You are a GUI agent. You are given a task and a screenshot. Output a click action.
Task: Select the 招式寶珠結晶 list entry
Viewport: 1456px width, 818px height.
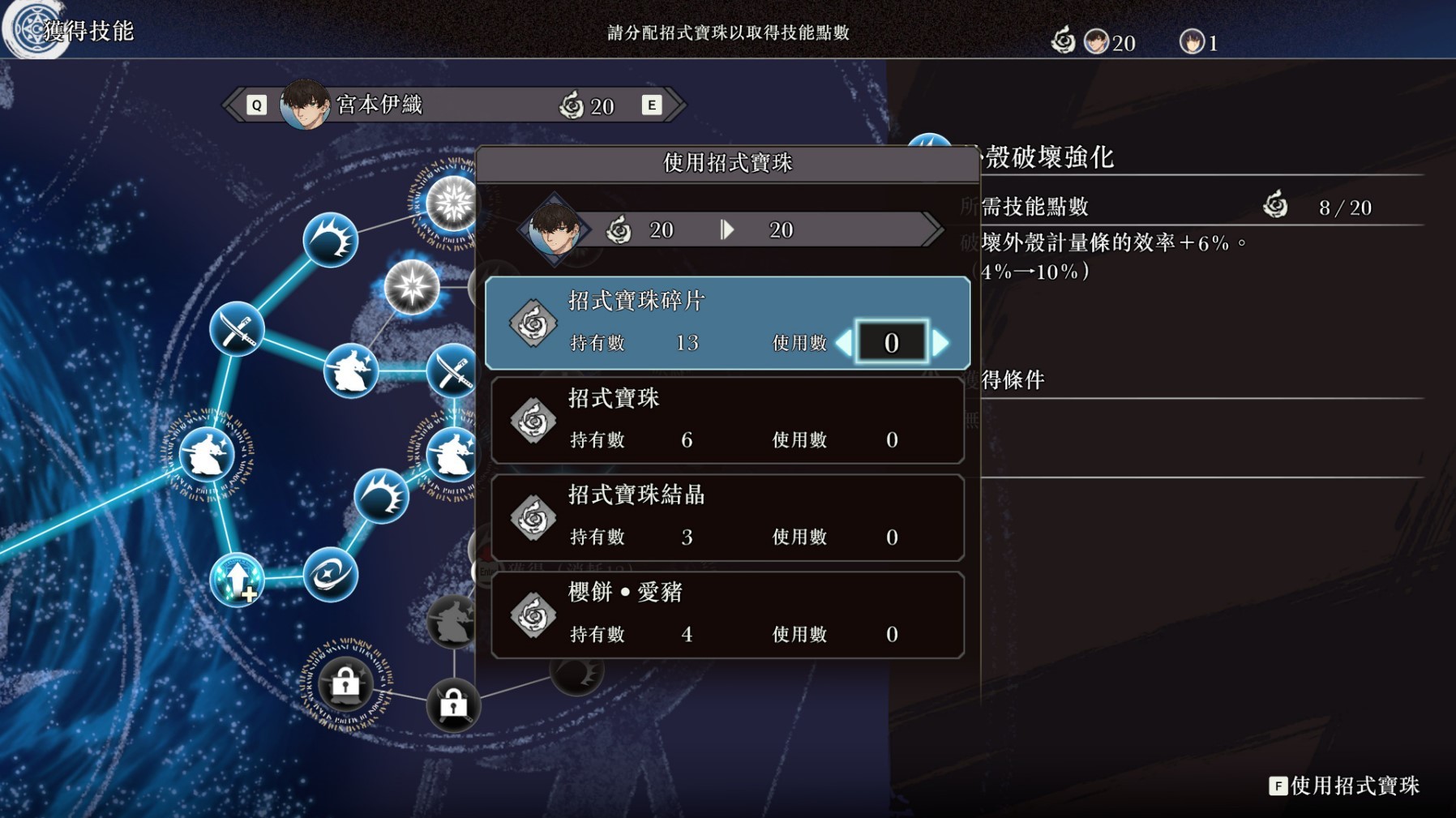pyautogui.click(x=726, y=517)
